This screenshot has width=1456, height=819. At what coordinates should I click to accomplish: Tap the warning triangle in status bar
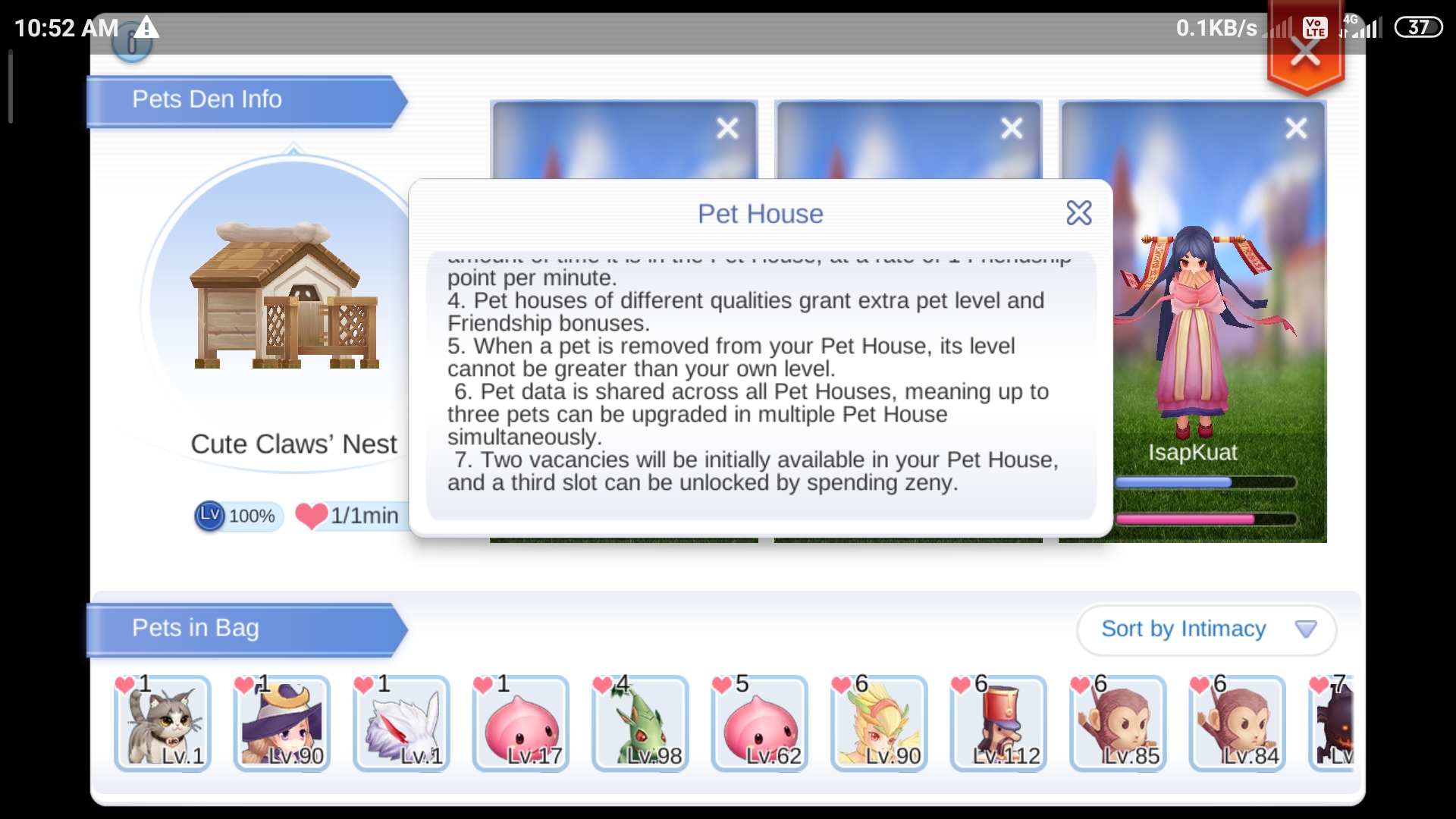(x=145, y=29)
